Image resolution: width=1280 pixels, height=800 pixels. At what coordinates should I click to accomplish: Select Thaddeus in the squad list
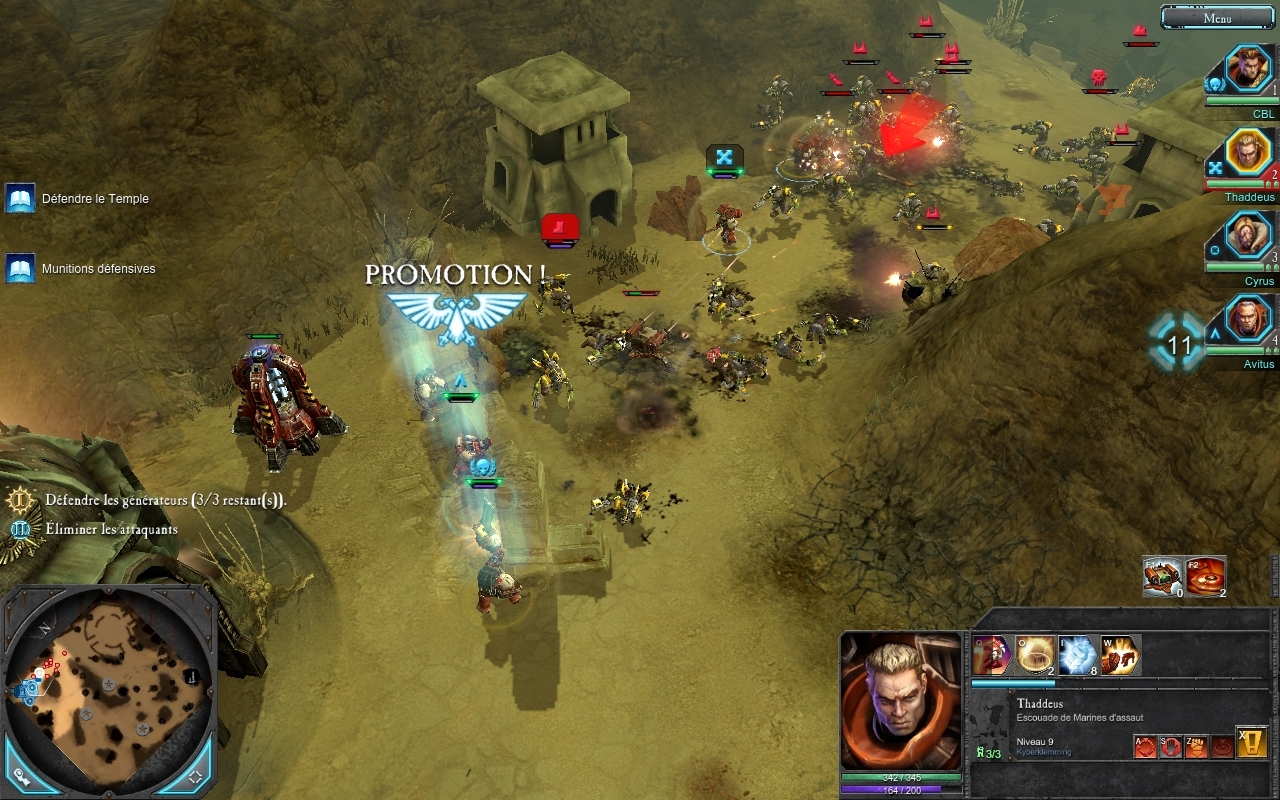point(1249,152)
